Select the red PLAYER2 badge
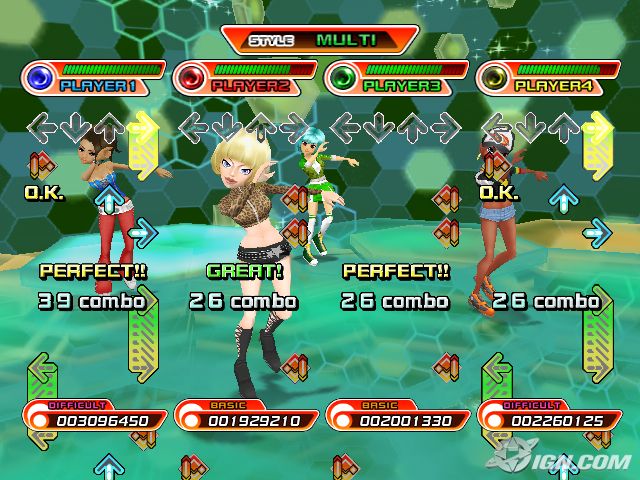The width and height of the screenshot is (640, 480). tap(244, 78)
